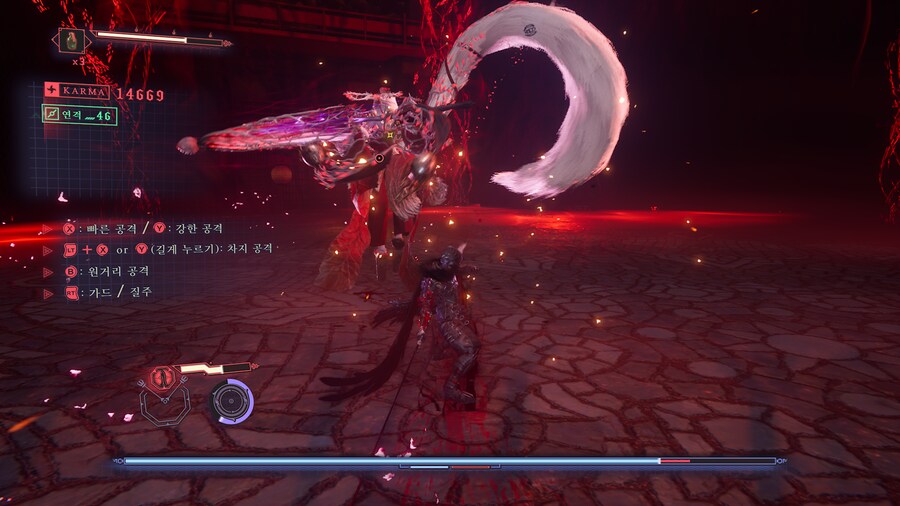Activate the purple circular skill gauge
This screenshot has height=506, width=900.
point(230,401)
